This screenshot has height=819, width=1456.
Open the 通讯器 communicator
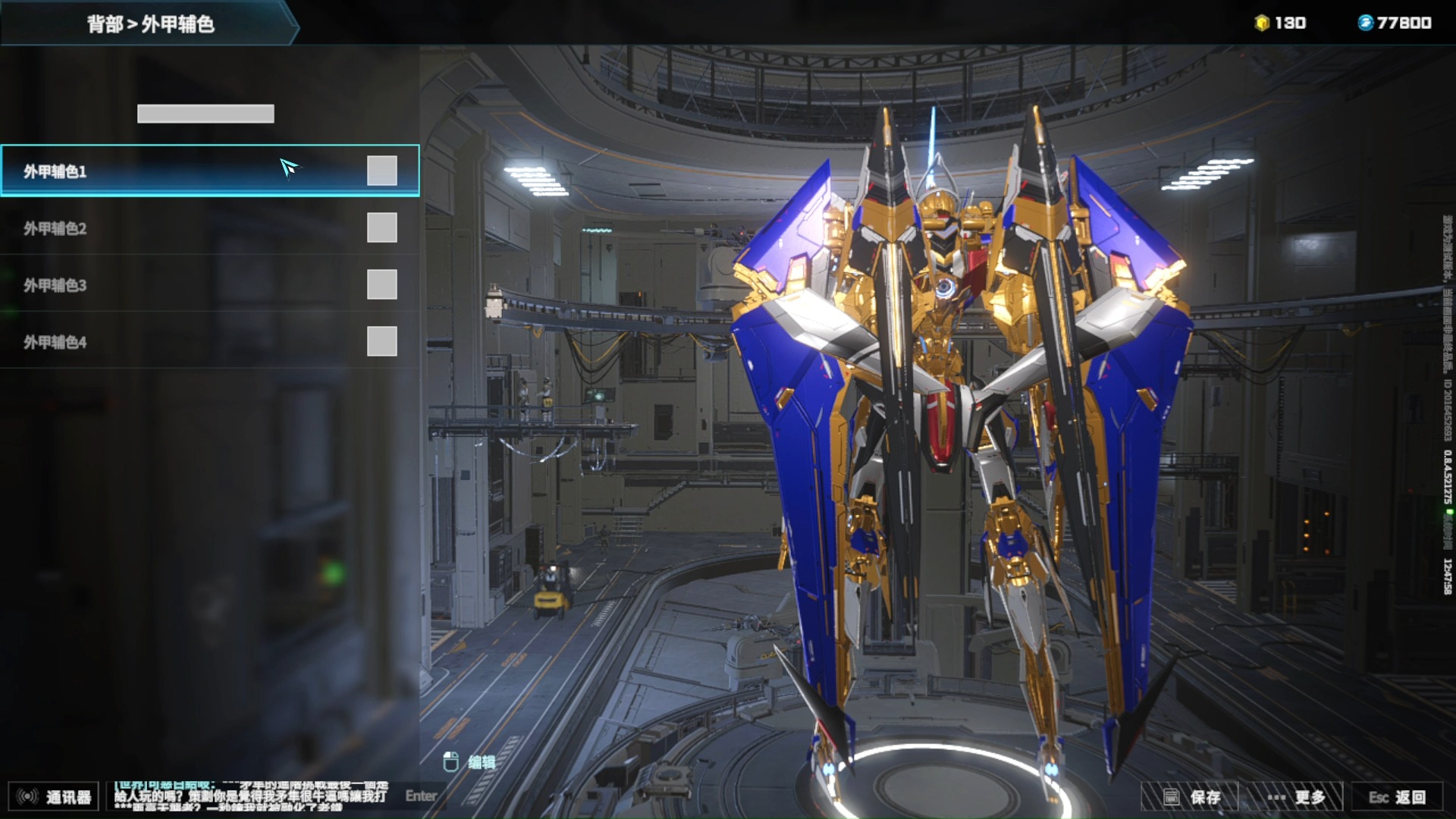[53, 797]
